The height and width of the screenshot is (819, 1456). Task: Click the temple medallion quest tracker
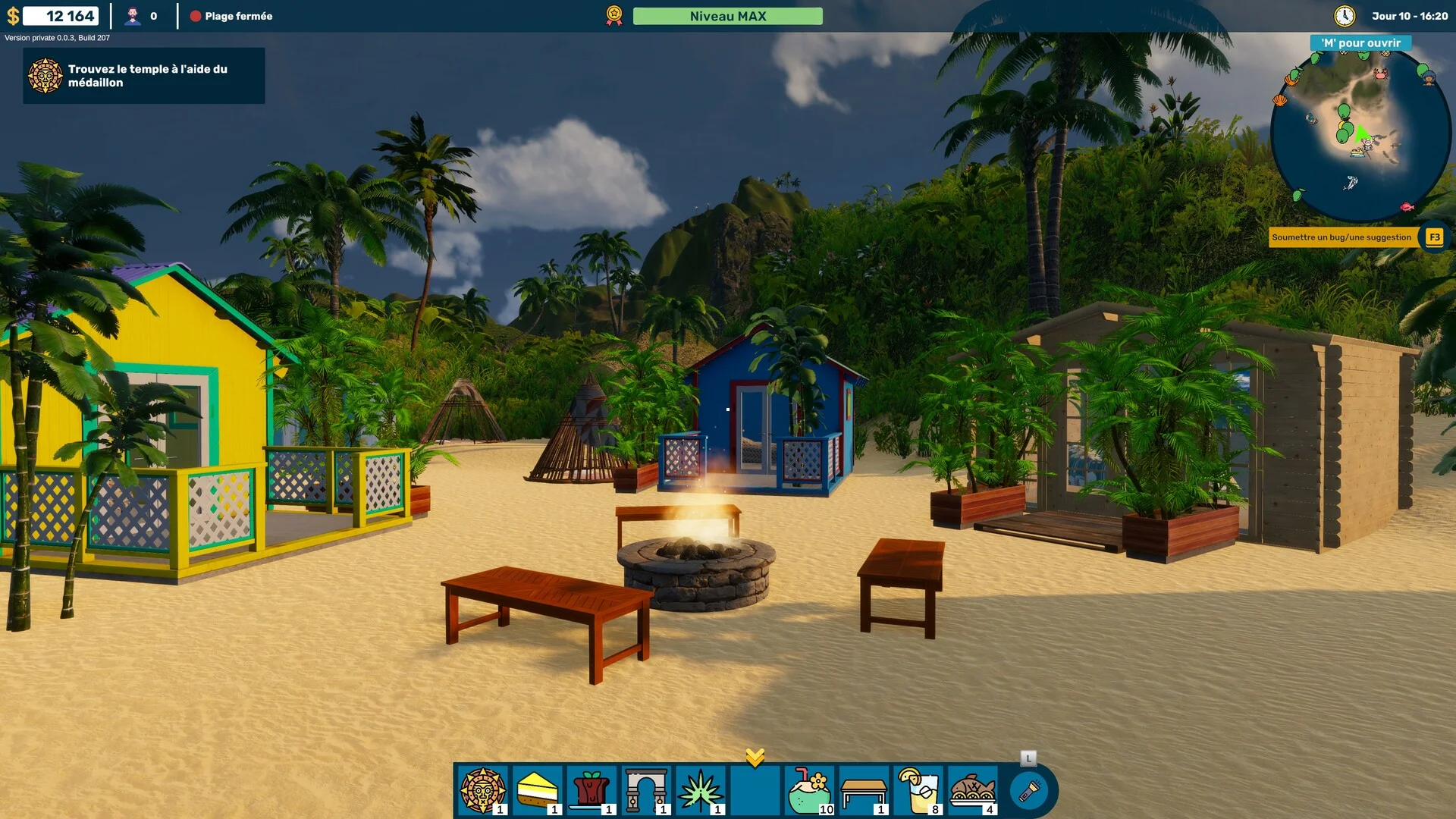[x=144, y=76]
